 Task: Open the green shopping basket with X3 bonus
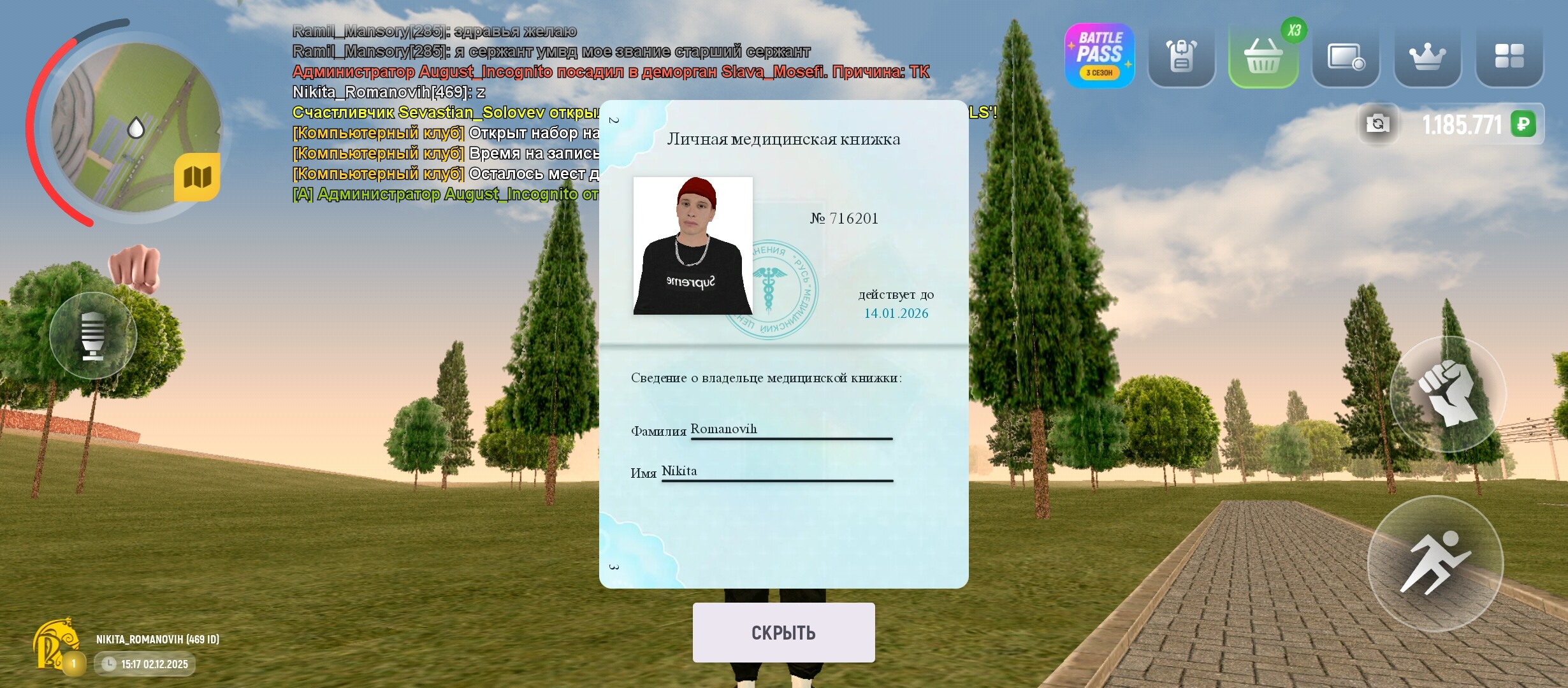(1263, 56)
